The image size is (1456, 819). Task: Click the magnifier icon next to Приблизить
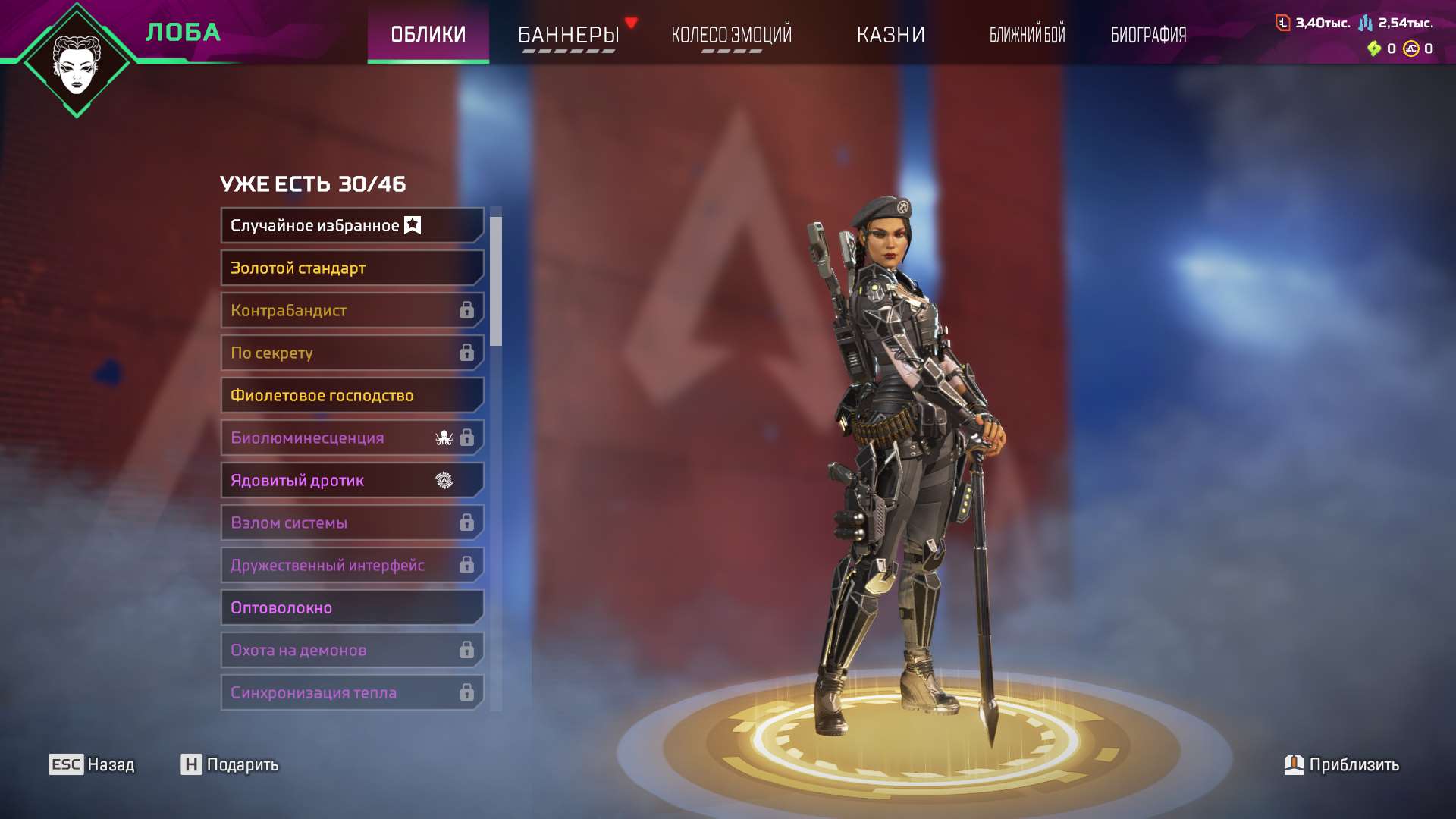pyautogui.click(x=1294, y=765)
